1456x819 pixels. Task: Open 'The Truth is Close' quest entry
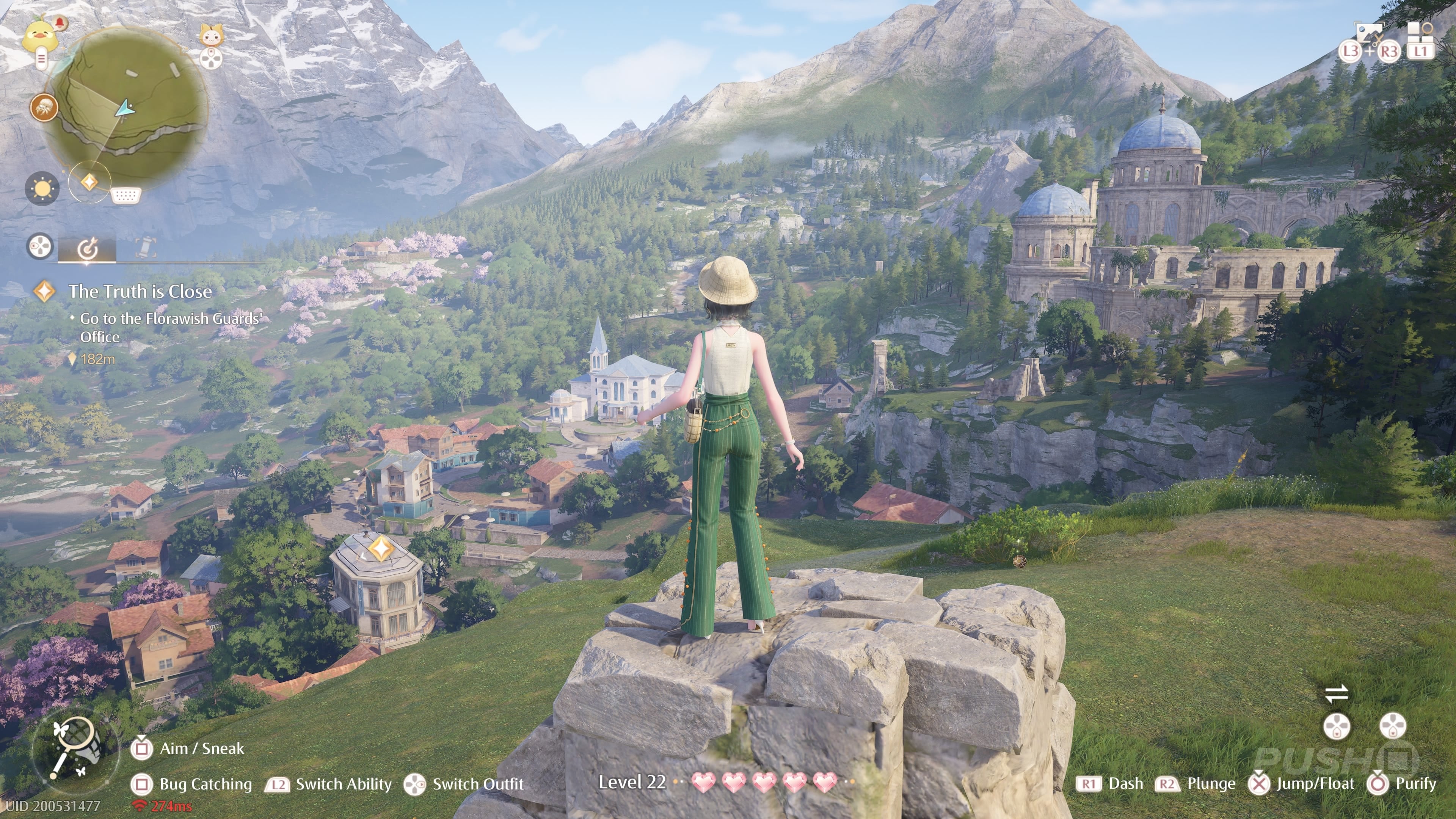140,291
